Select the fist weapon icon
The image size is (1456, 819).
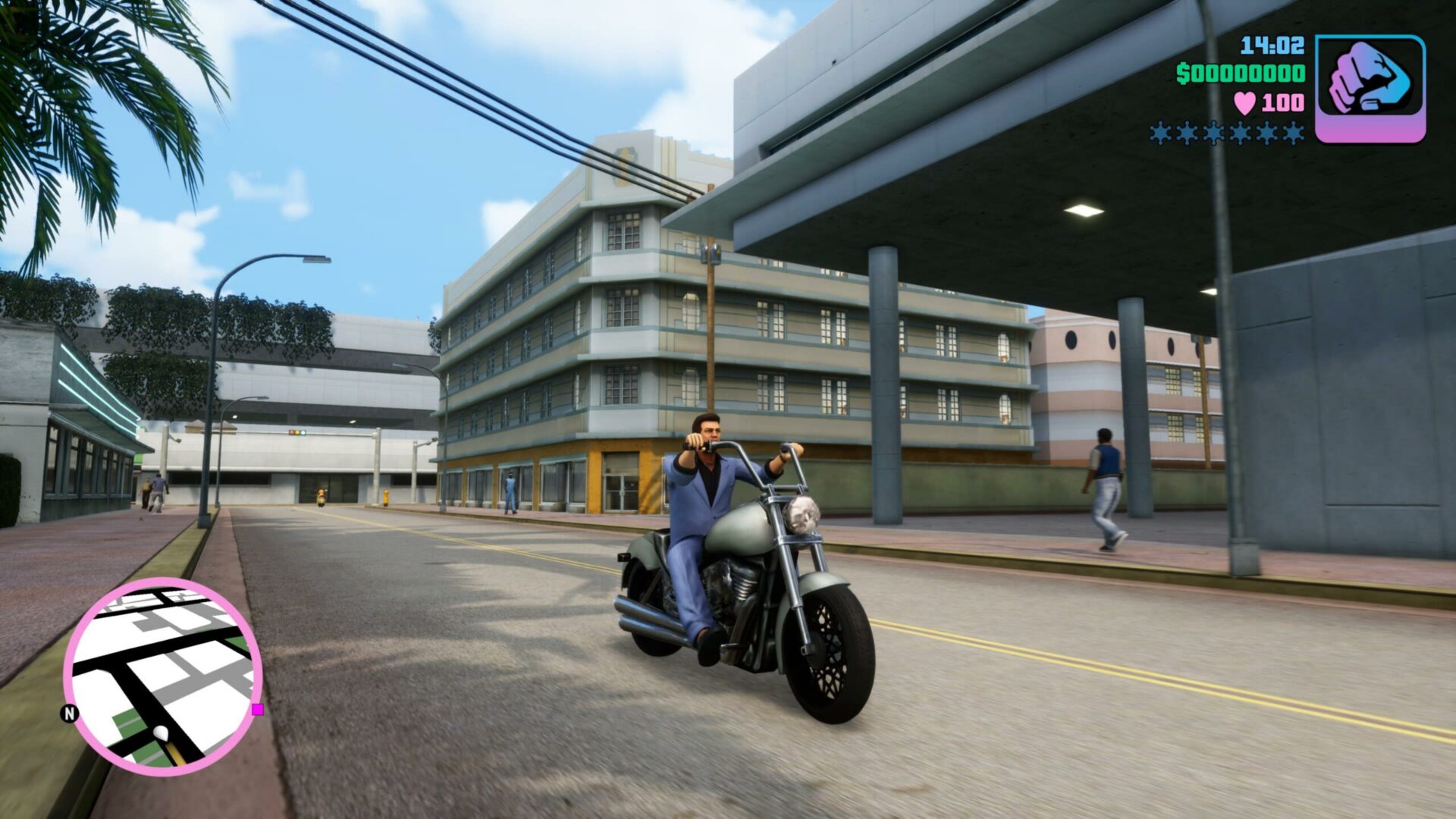point(1370,88)
